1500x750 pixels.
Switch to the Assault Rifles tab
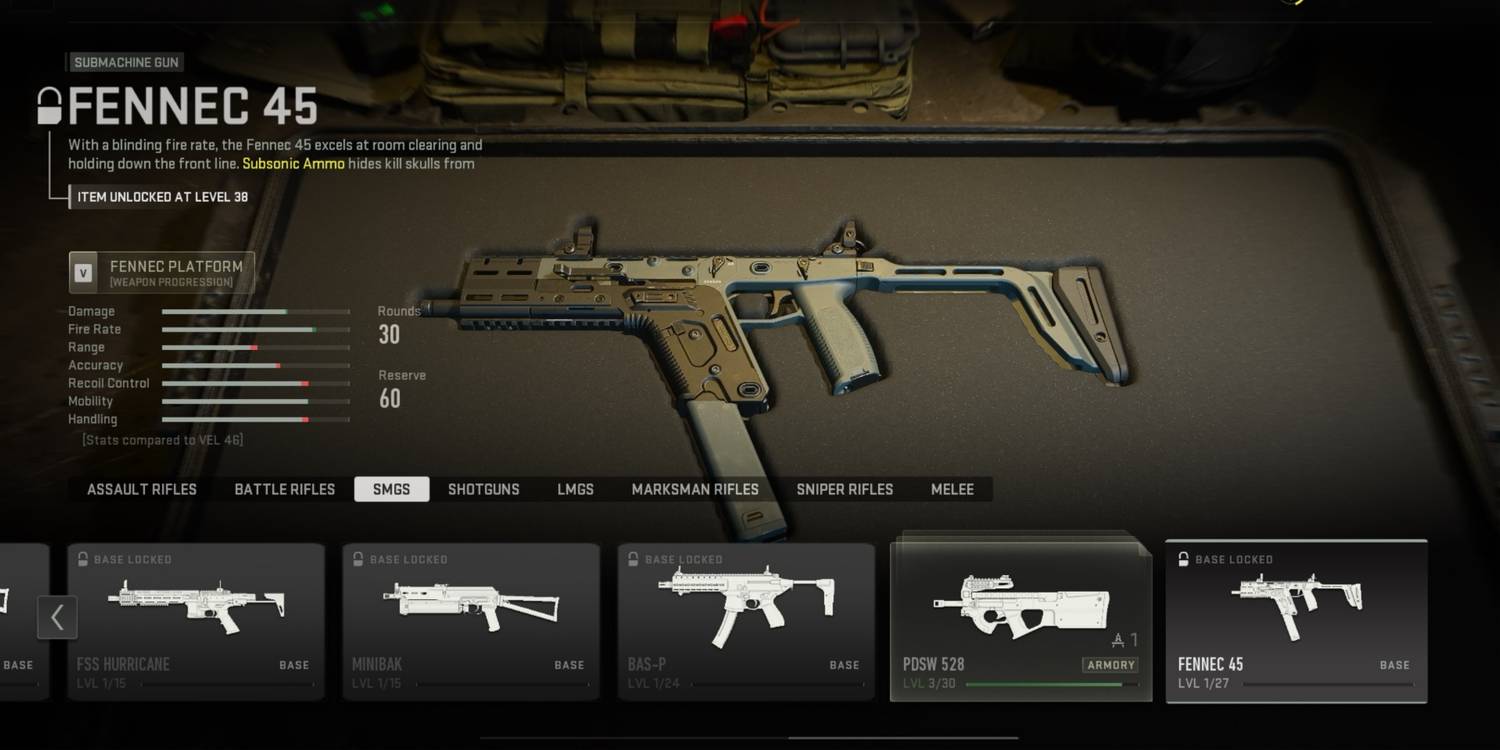coord(141,489)
